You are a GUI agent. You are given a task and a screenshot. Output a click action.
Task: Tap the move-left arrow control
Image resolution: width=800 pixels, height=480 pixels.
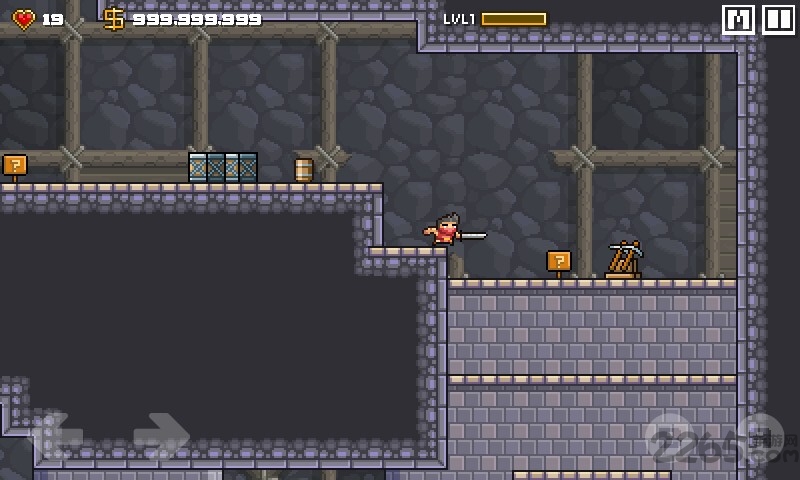coord(58,434)
